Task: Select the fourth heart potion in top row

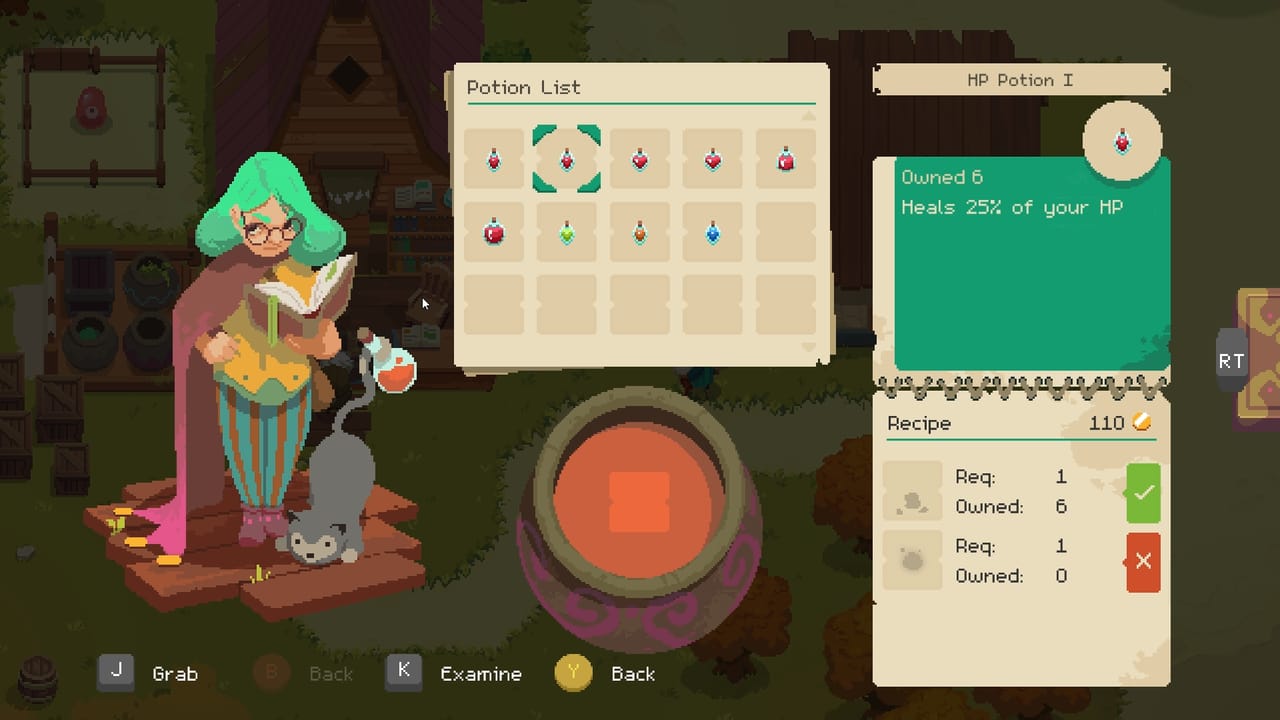Action: (712, 158)
